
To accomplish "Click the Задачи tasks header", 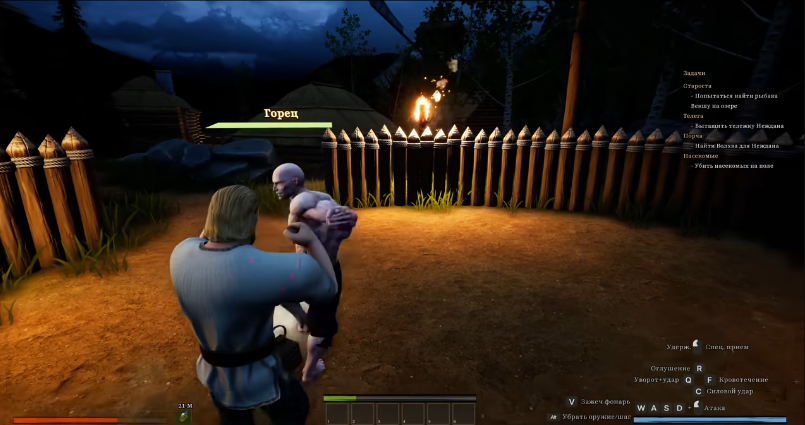I will coord(694,73).
